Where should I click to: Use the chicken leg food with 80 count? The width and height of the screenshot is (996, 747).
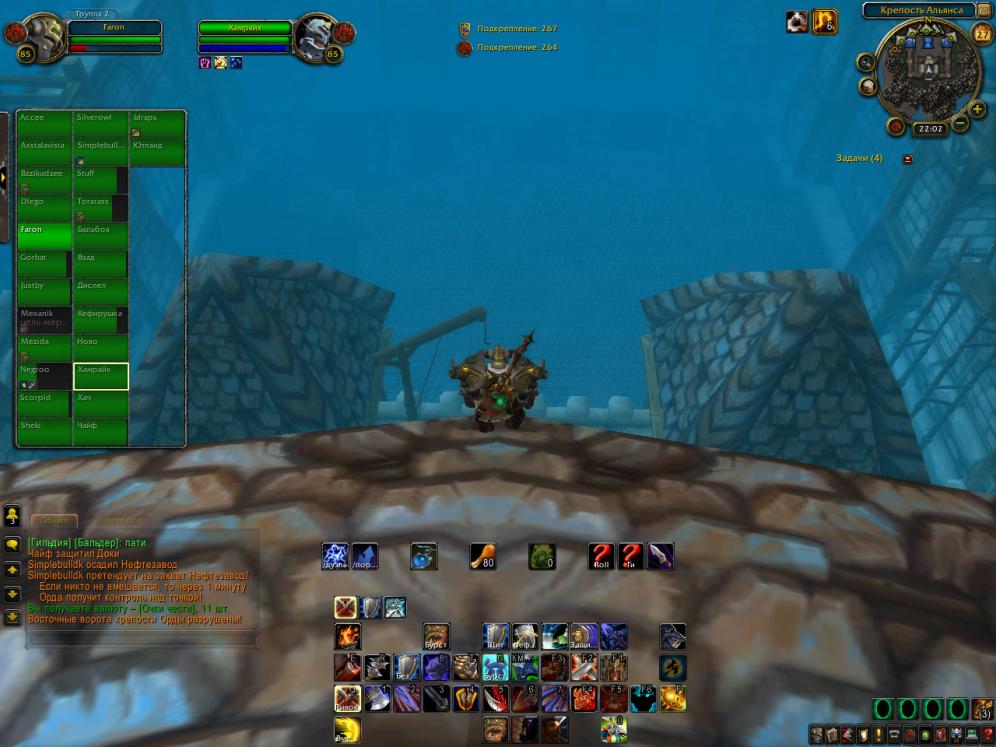coord(483,557)
